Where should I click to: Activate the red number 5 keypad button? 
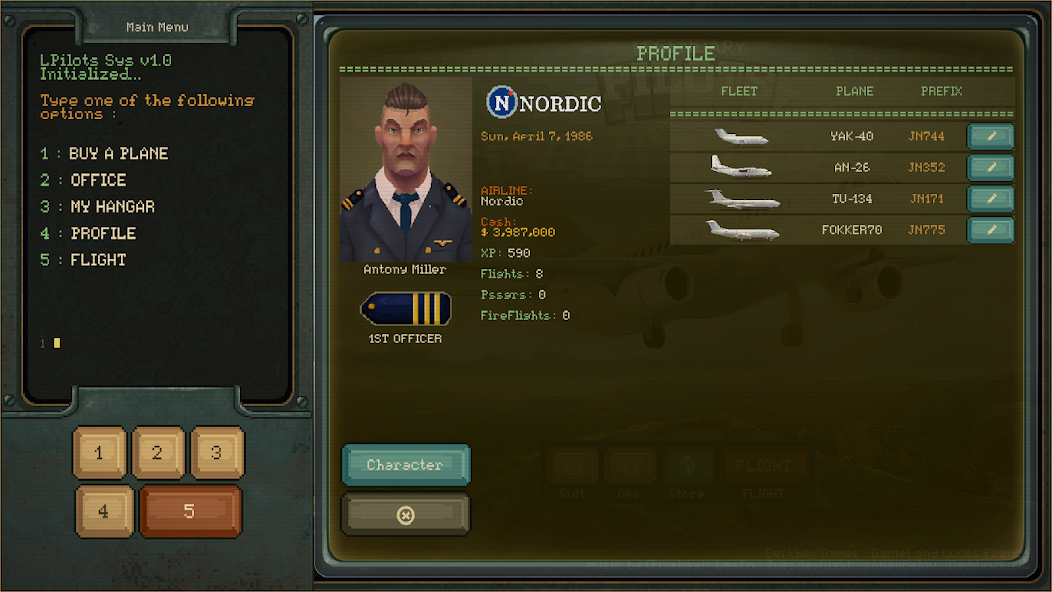pos(190,512)
